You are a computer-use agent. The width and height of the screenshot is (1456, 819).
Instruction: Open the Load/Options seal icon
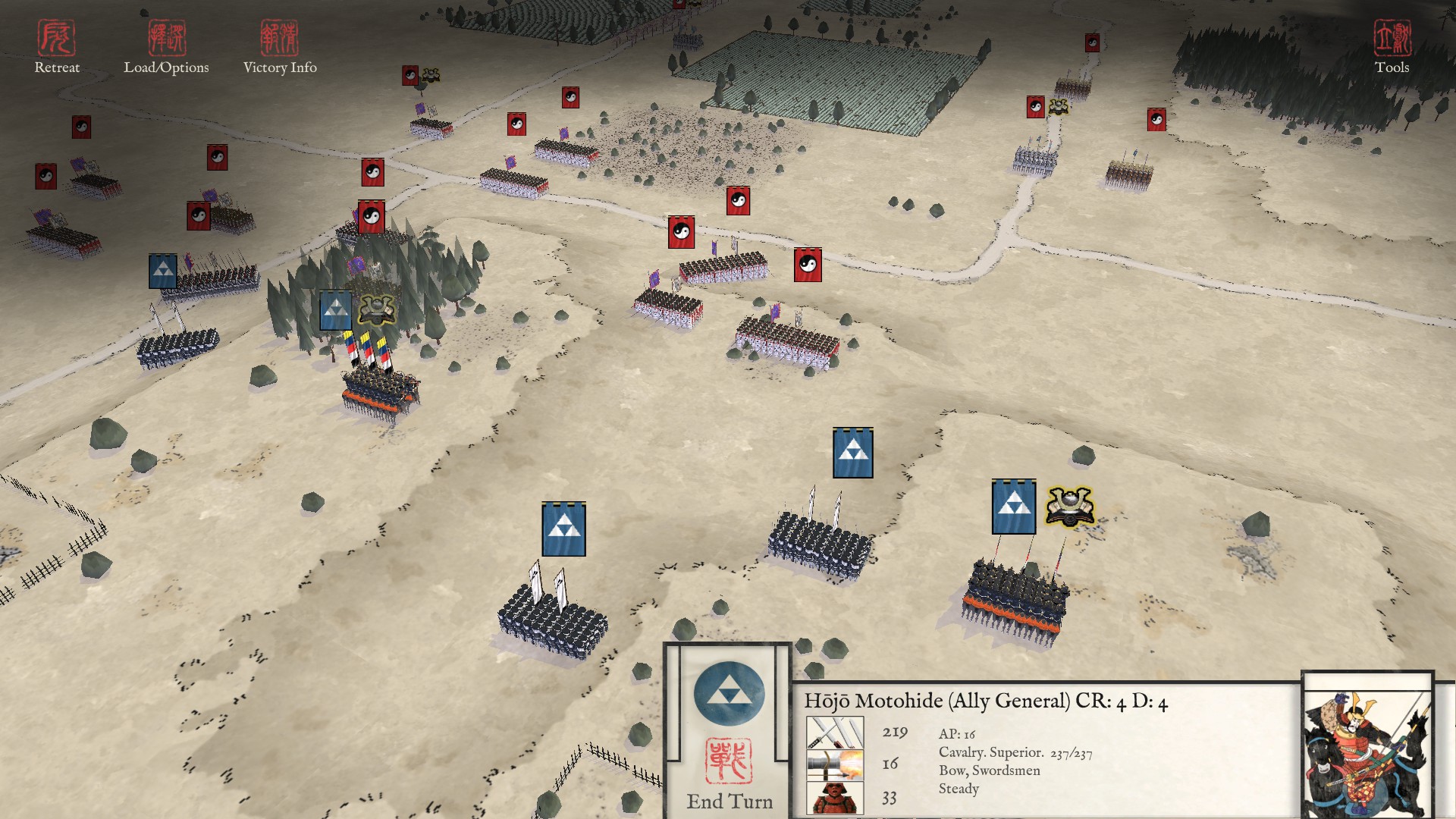coord(168,38)
